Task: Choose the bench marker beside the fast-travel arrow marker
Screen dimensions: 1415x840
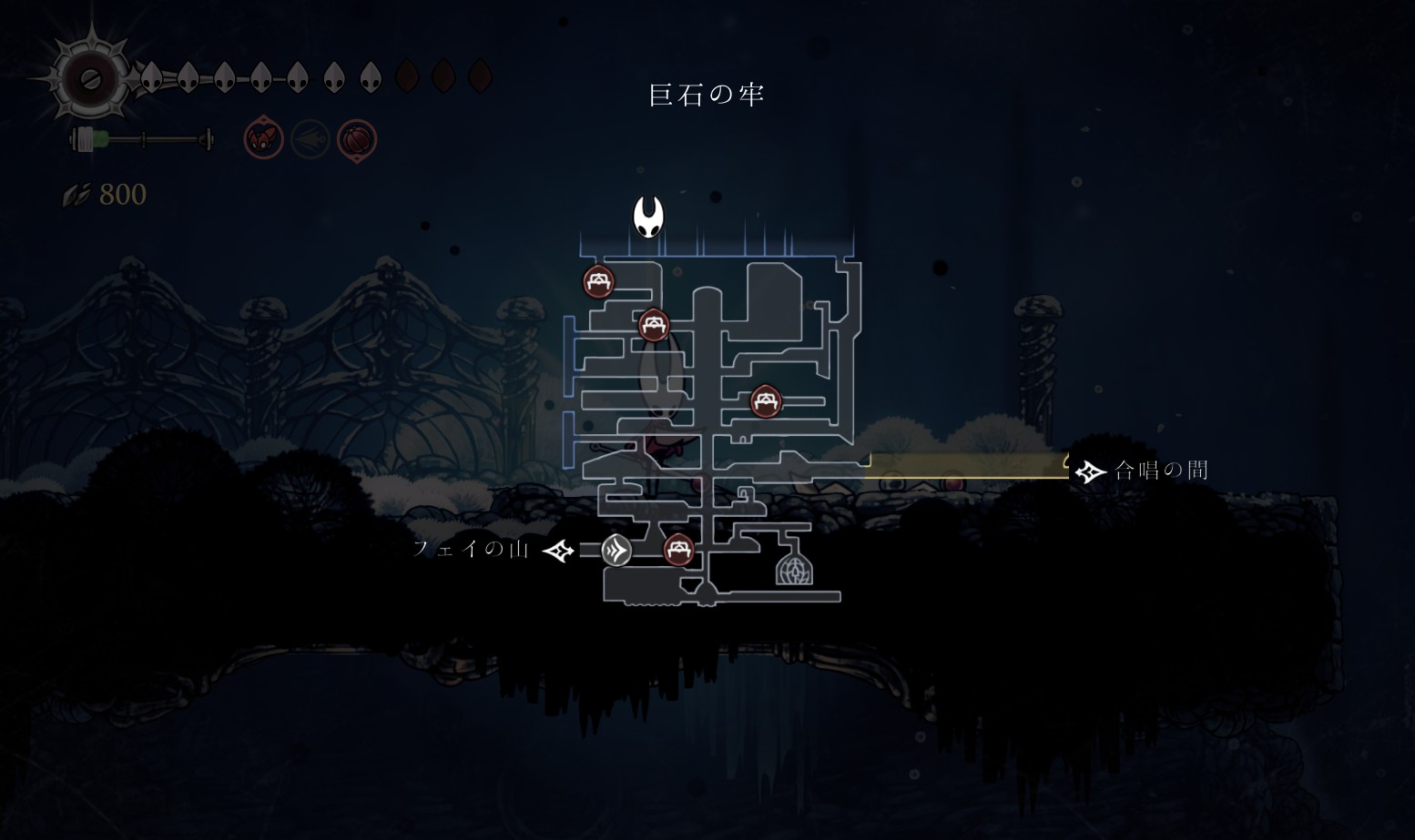Action: coord(678,550)
